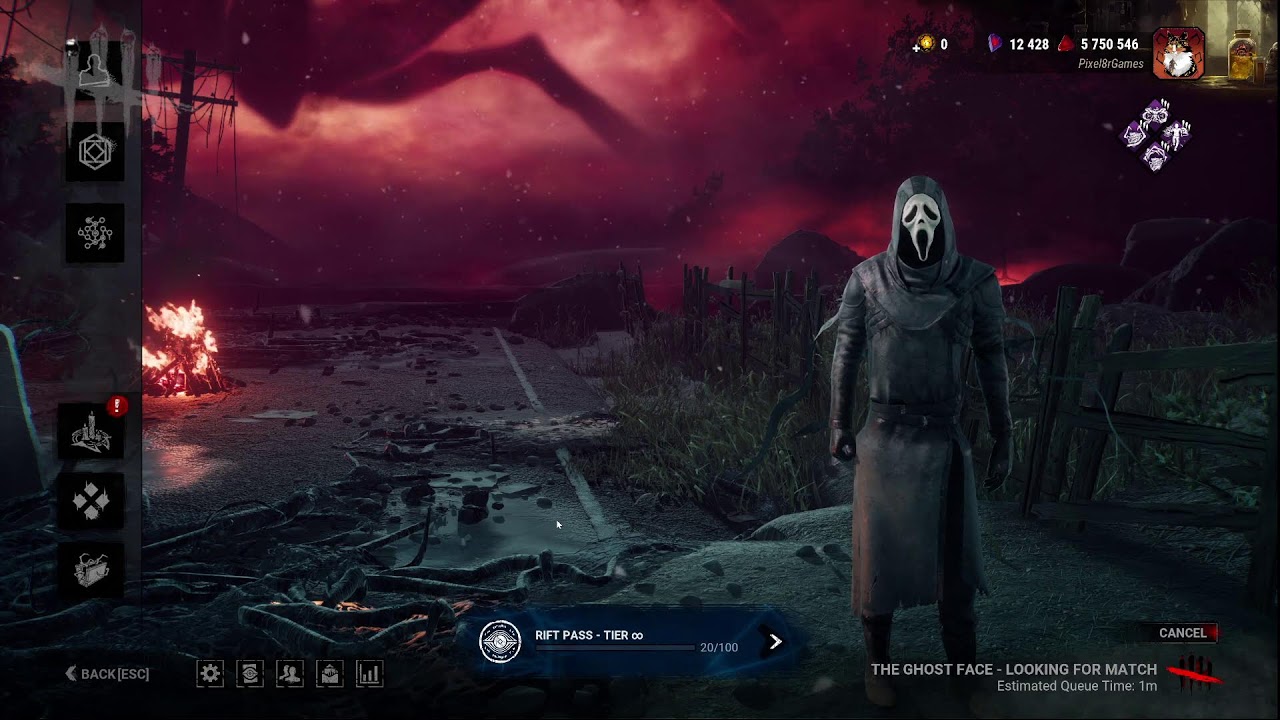Select the Rift Pass eye emblem
This screenshot has height=720, width=1280.
(500, 642)
